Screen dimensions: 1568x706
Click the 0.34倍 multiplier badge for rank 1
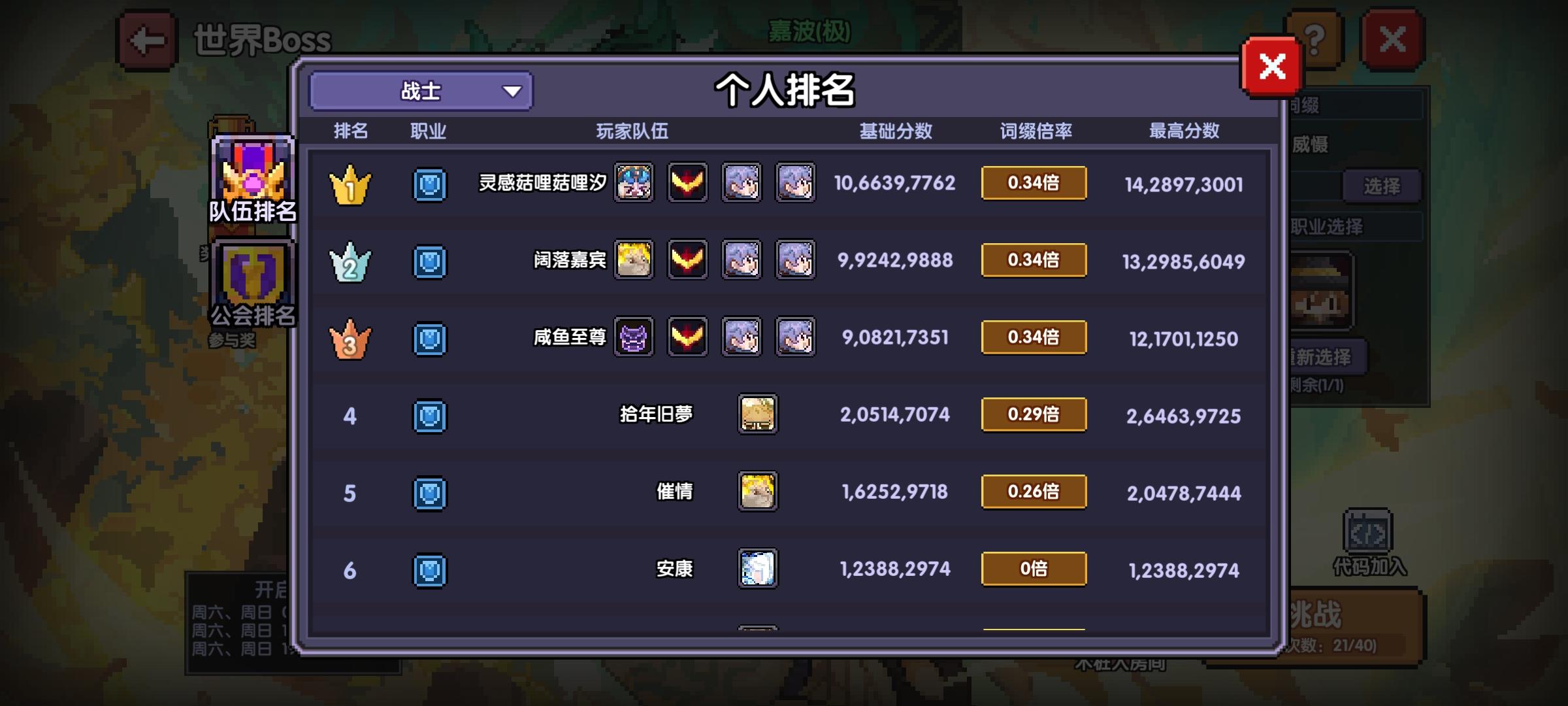(x=1034, y=184)
